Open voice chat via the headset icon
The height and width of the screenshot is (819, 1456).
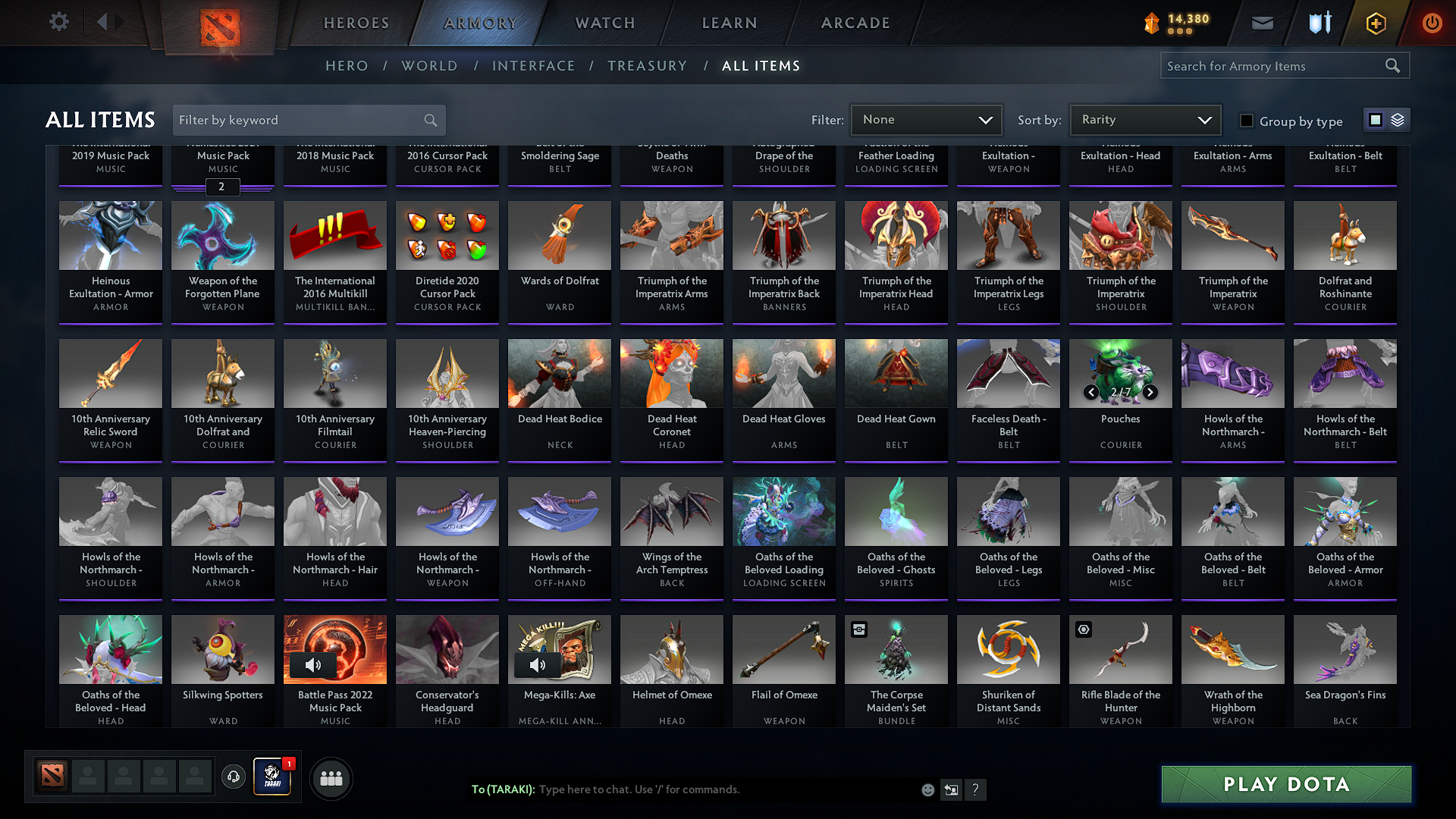pos(234,778)
